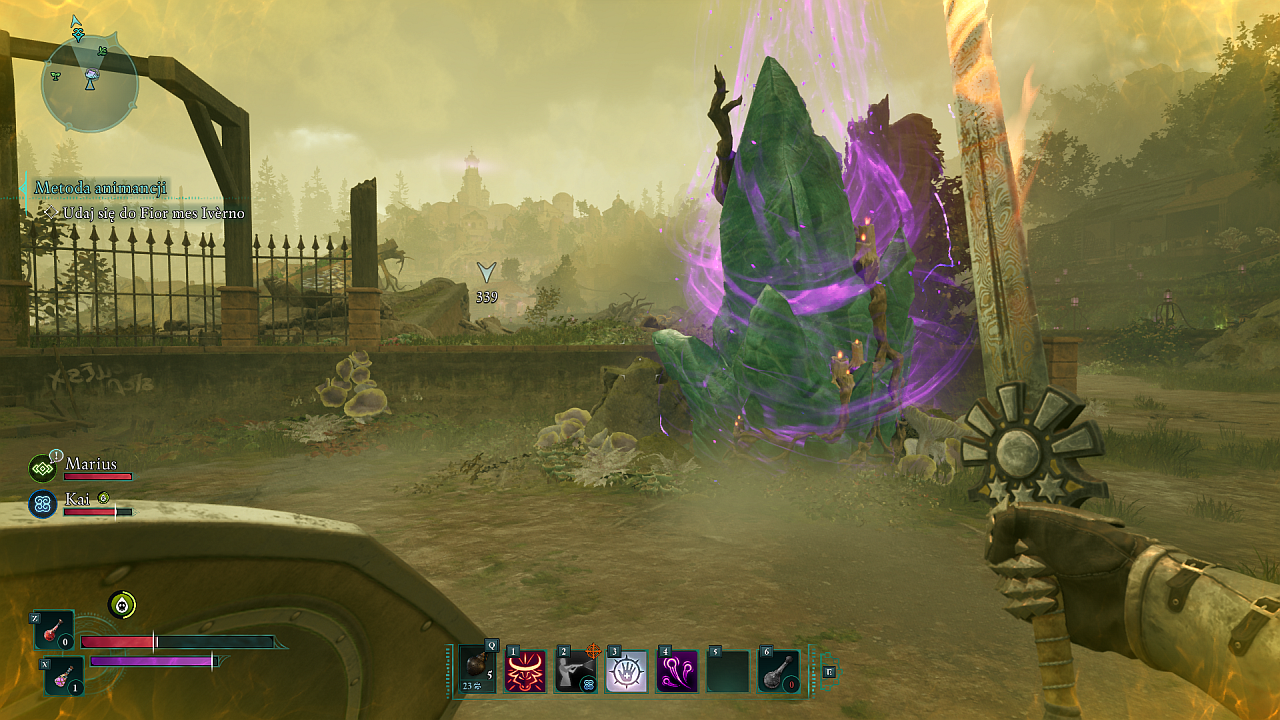This screenshot has height=720, width=1280.
Task: Open the circular minimap
Action: tap(90, 83)
